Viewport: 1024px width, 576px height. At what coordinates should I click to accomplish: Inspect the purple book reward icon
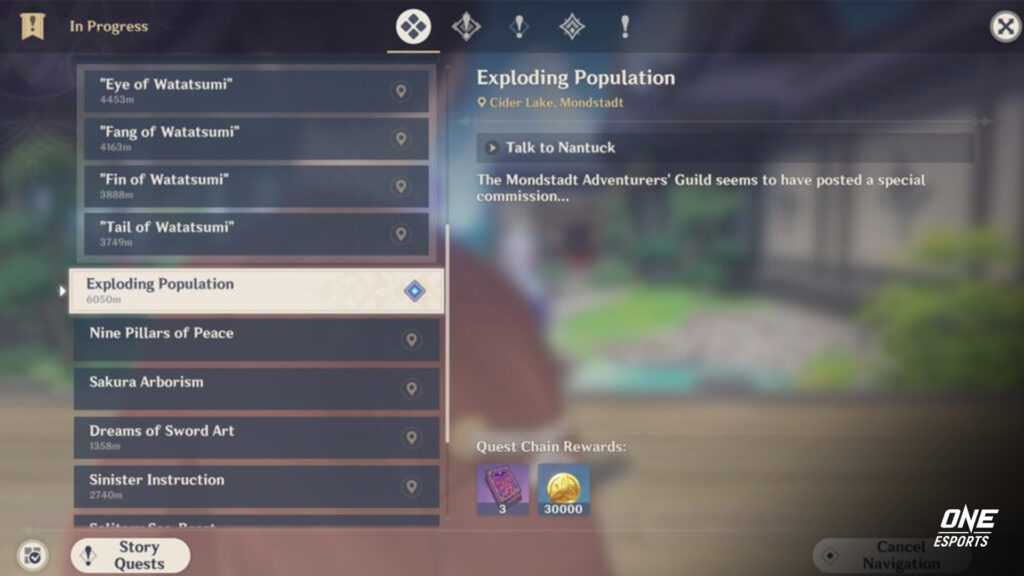[502, 488]
